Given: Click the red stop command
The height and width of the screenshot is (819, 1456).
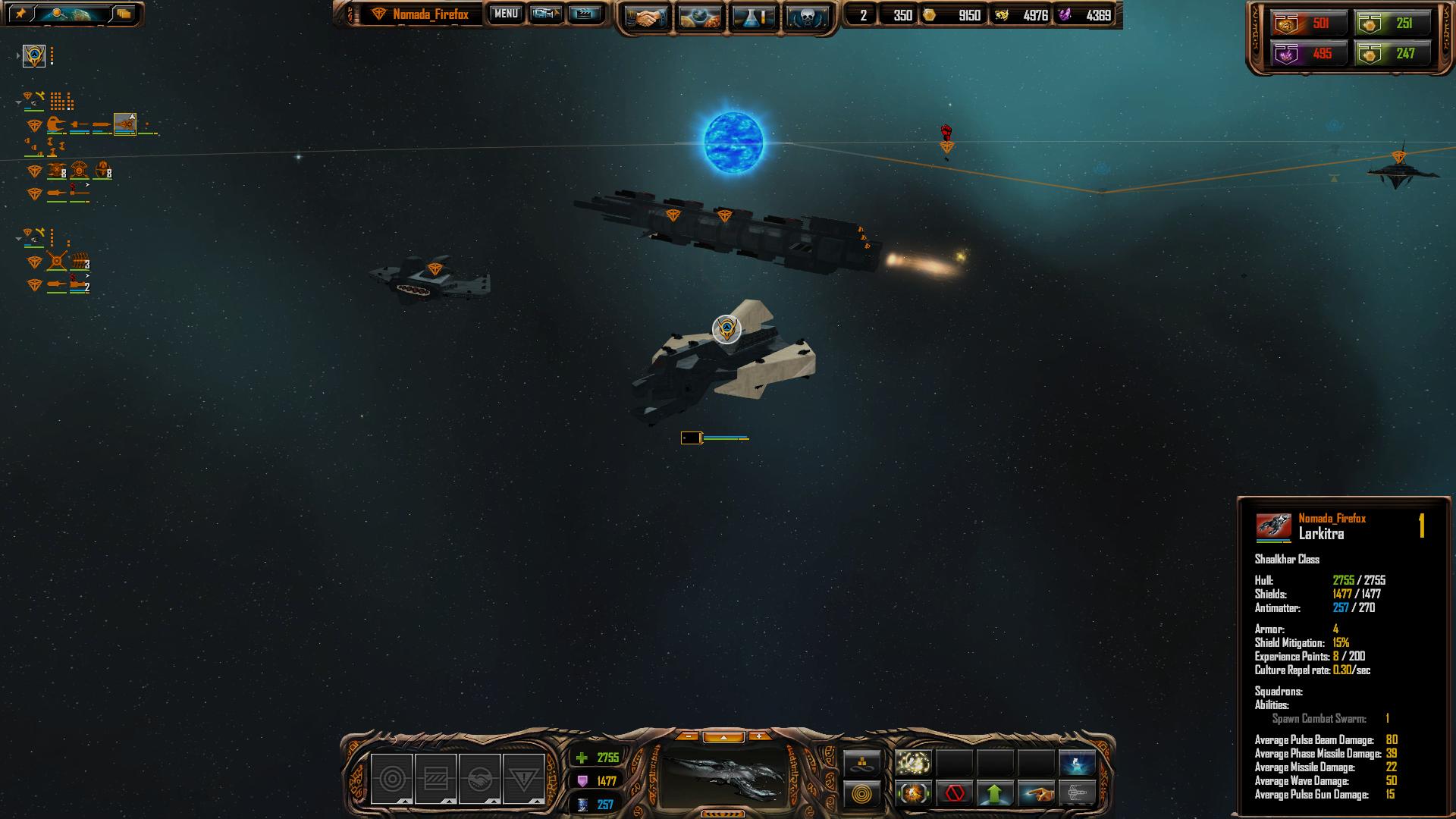Looking at the screenshot, I should [x=954, y=794].
